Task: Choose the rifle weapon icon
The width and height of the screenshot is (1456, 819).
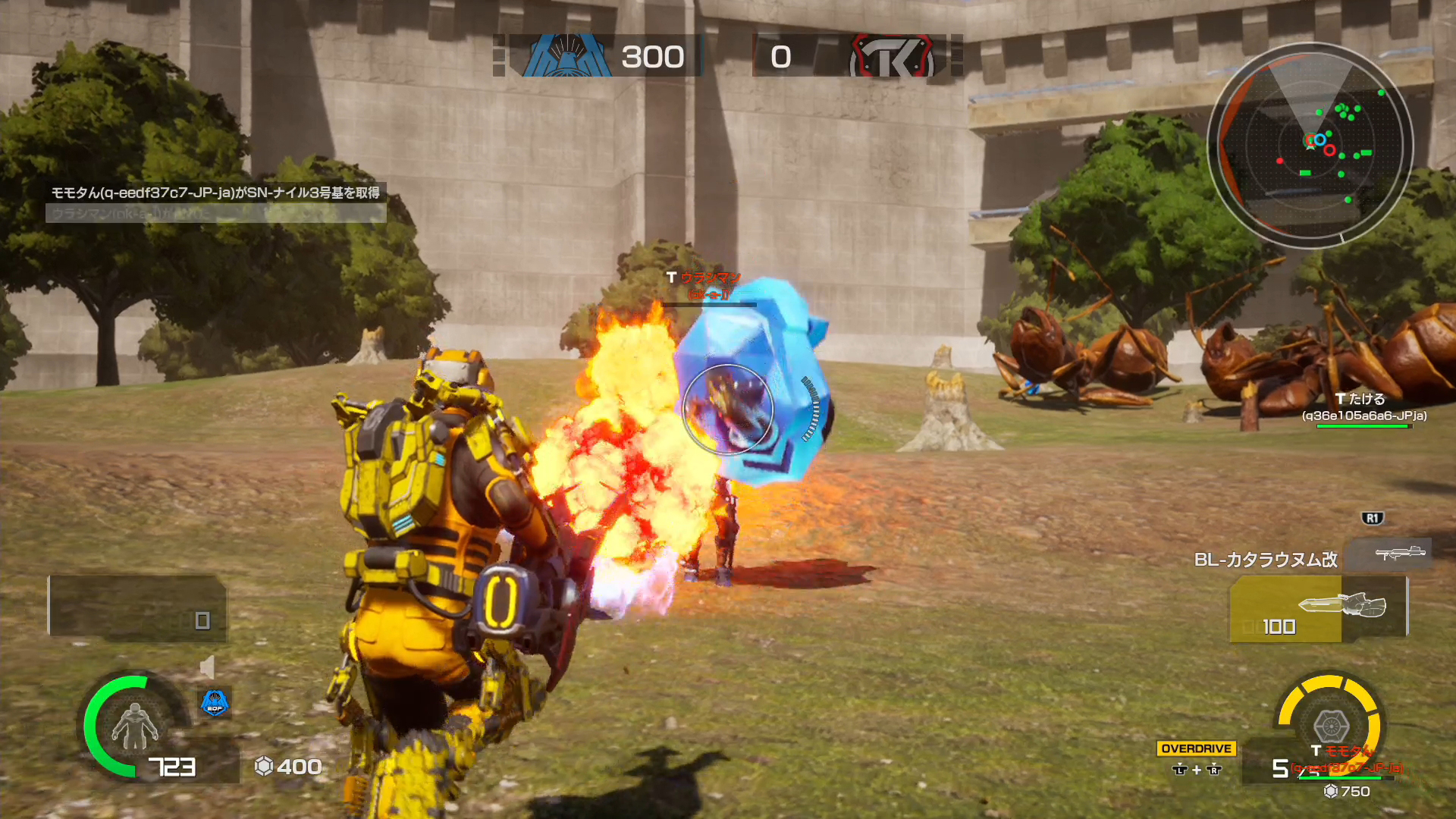Action: click(1399, 553)
